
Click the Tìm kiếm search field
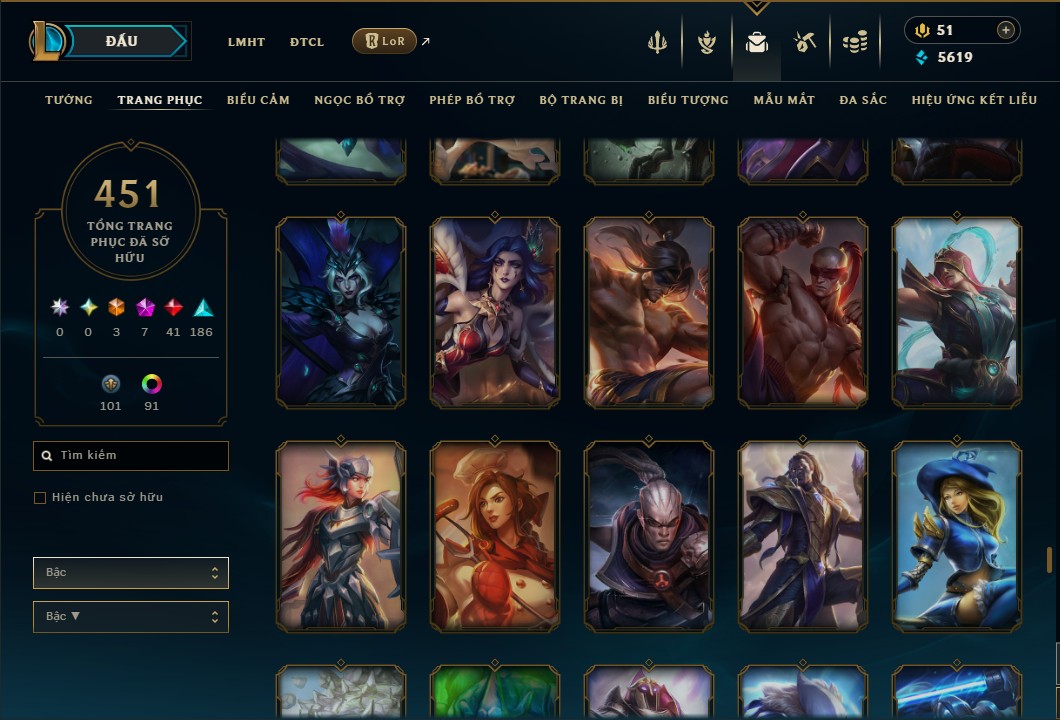pos(131,456)
